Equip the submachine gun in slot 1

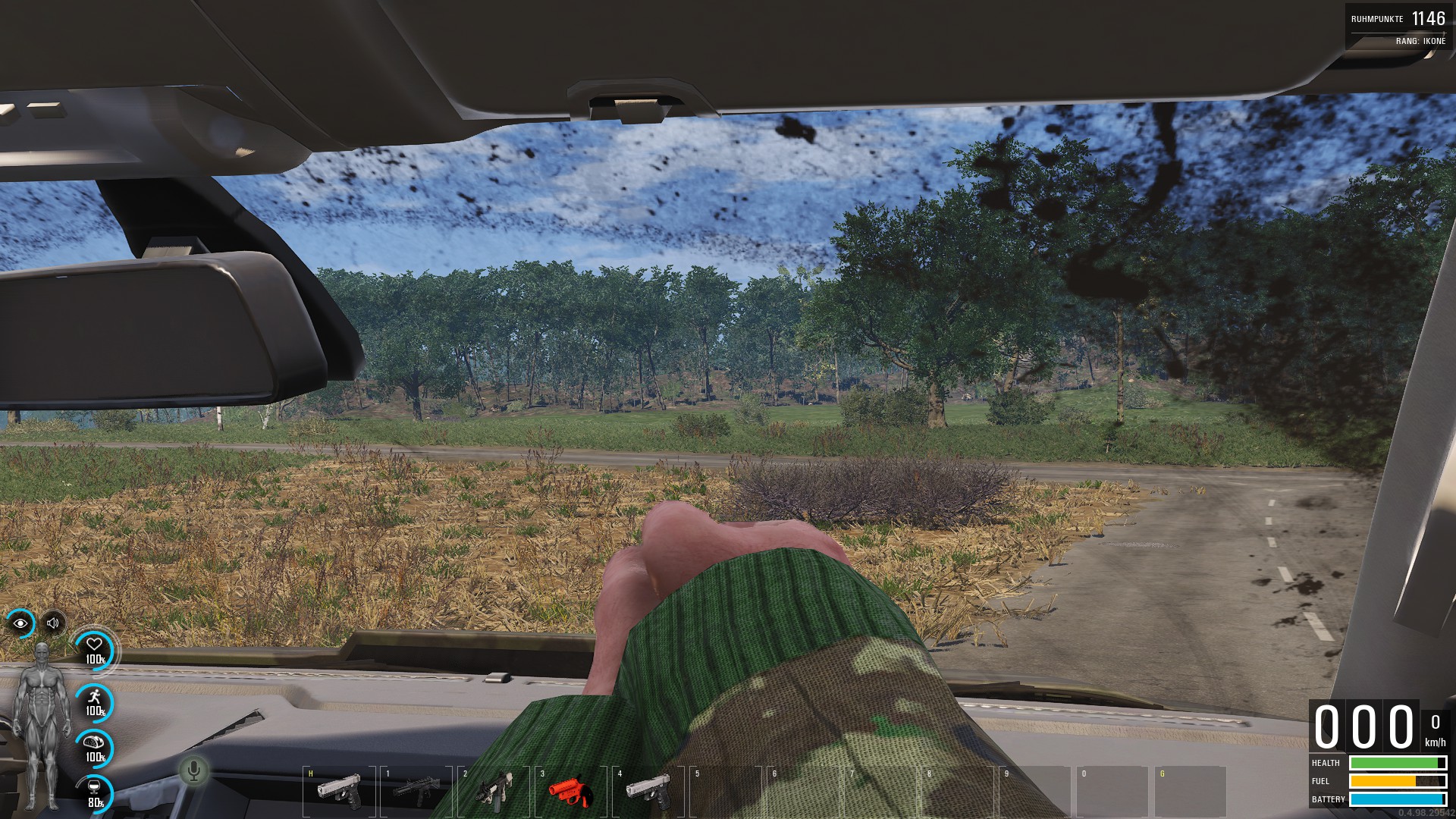pos(416,790)
